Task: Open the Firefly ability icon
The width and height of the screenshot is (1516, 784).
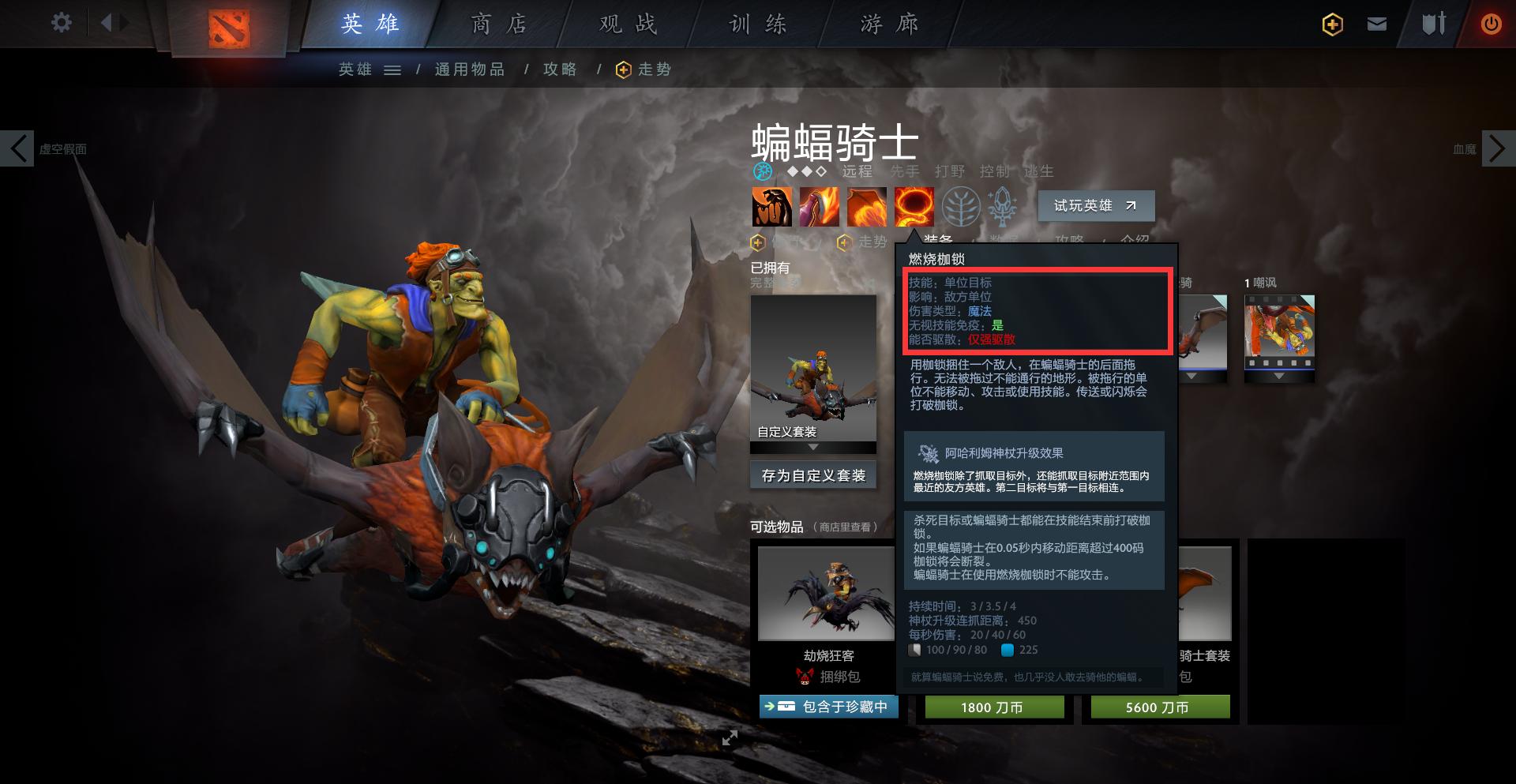Action: [866, 206]
